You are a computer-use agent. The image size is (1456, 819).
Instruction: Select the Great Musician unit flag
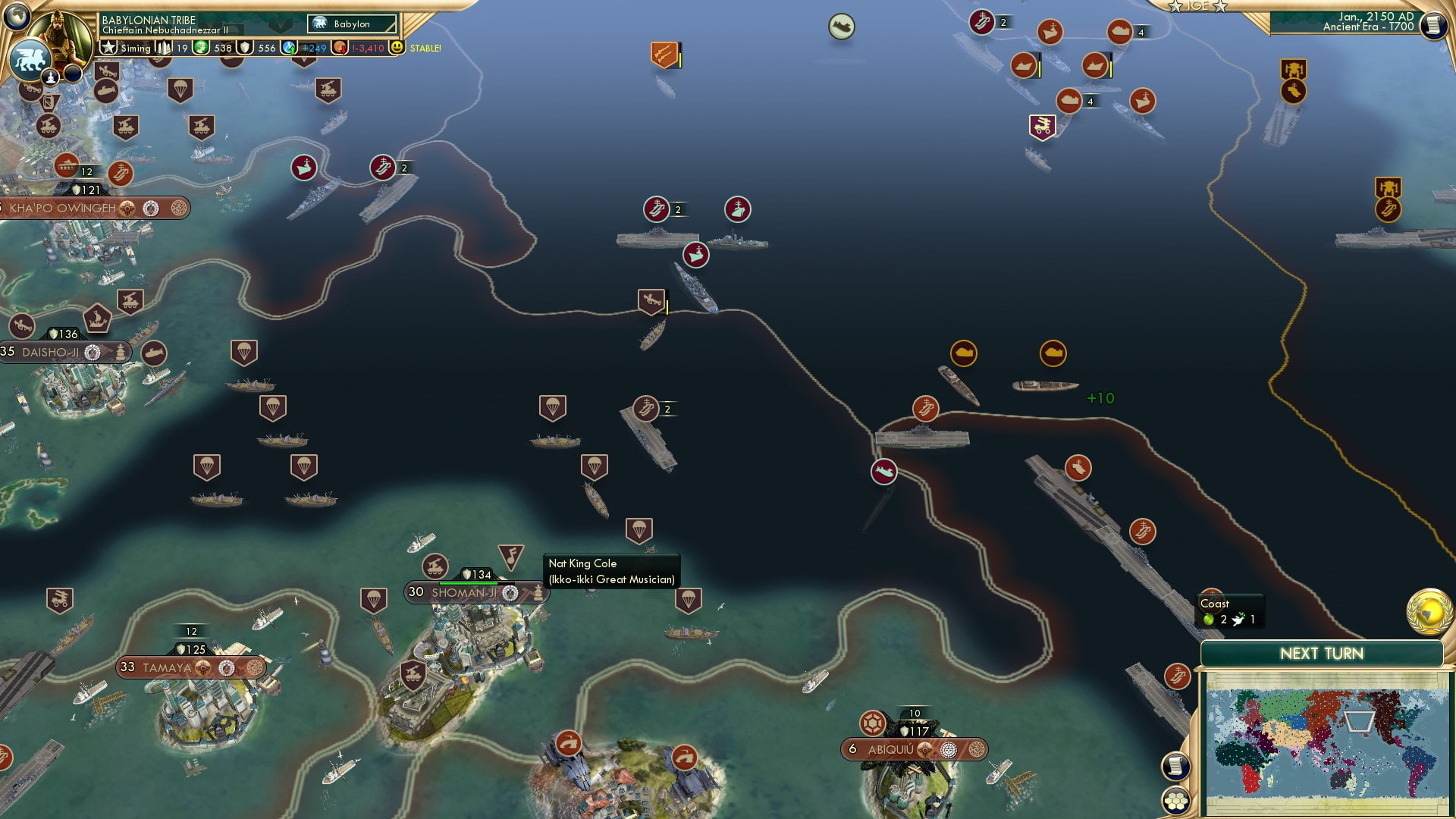coord(510,557)
